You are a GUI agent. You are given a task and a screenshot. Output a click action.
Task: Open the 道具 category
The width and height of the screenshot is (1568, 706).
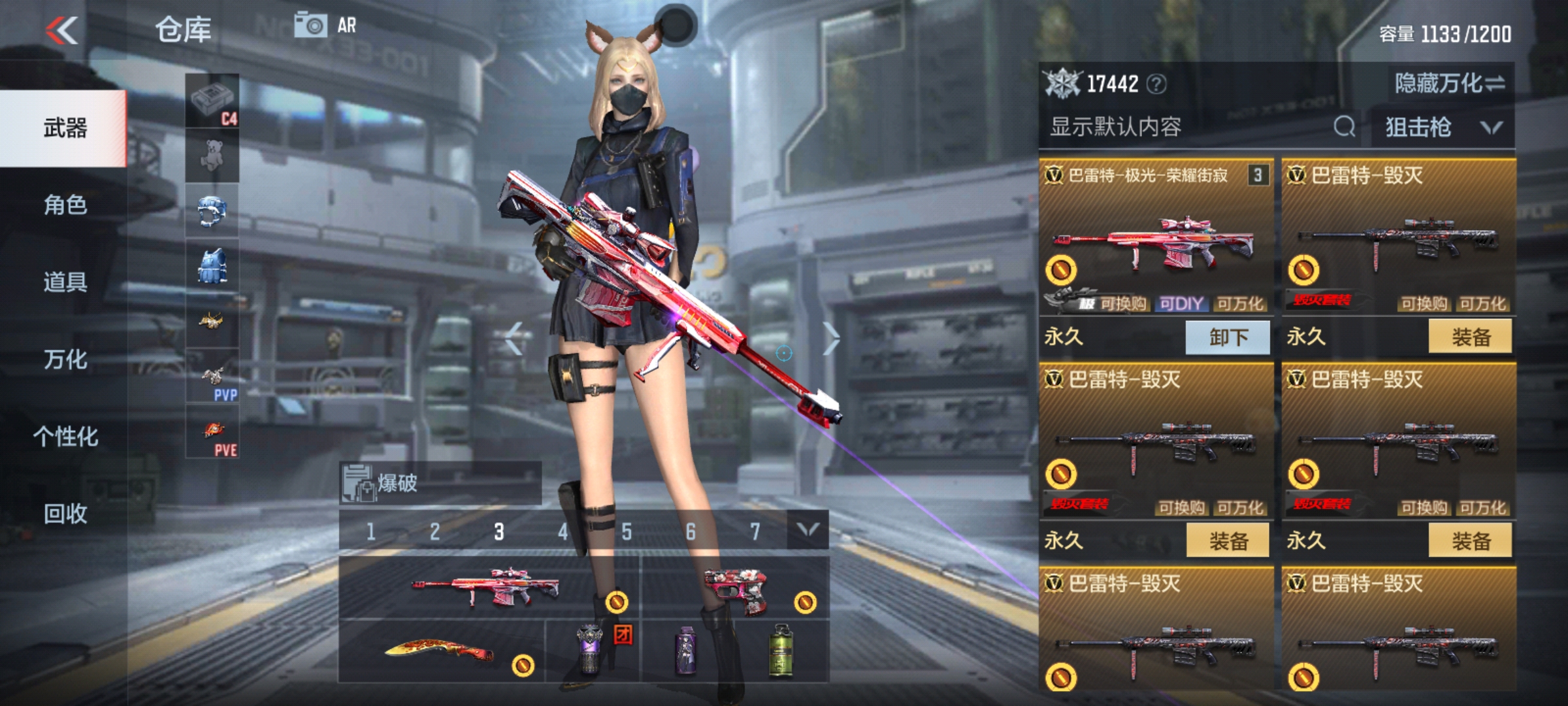[x=65, y=282]
